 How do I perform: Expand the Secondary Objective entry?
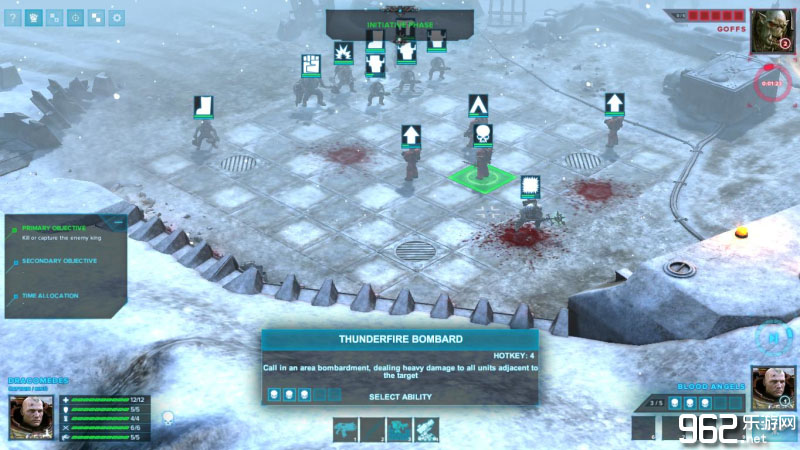click(x=59, y=261)
